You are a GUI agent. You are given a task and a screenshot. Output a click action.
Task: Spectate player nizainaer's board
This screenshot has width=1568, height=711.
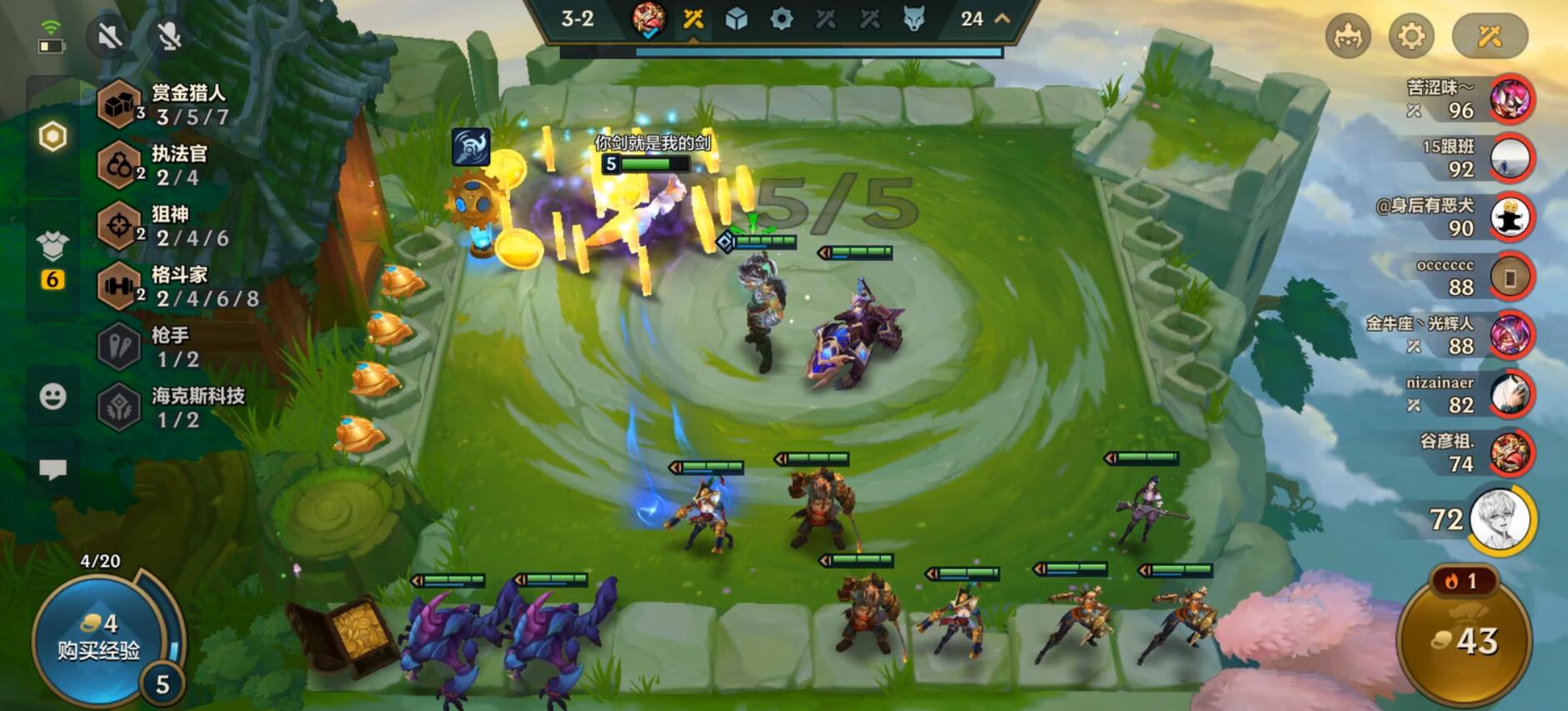1511,394
